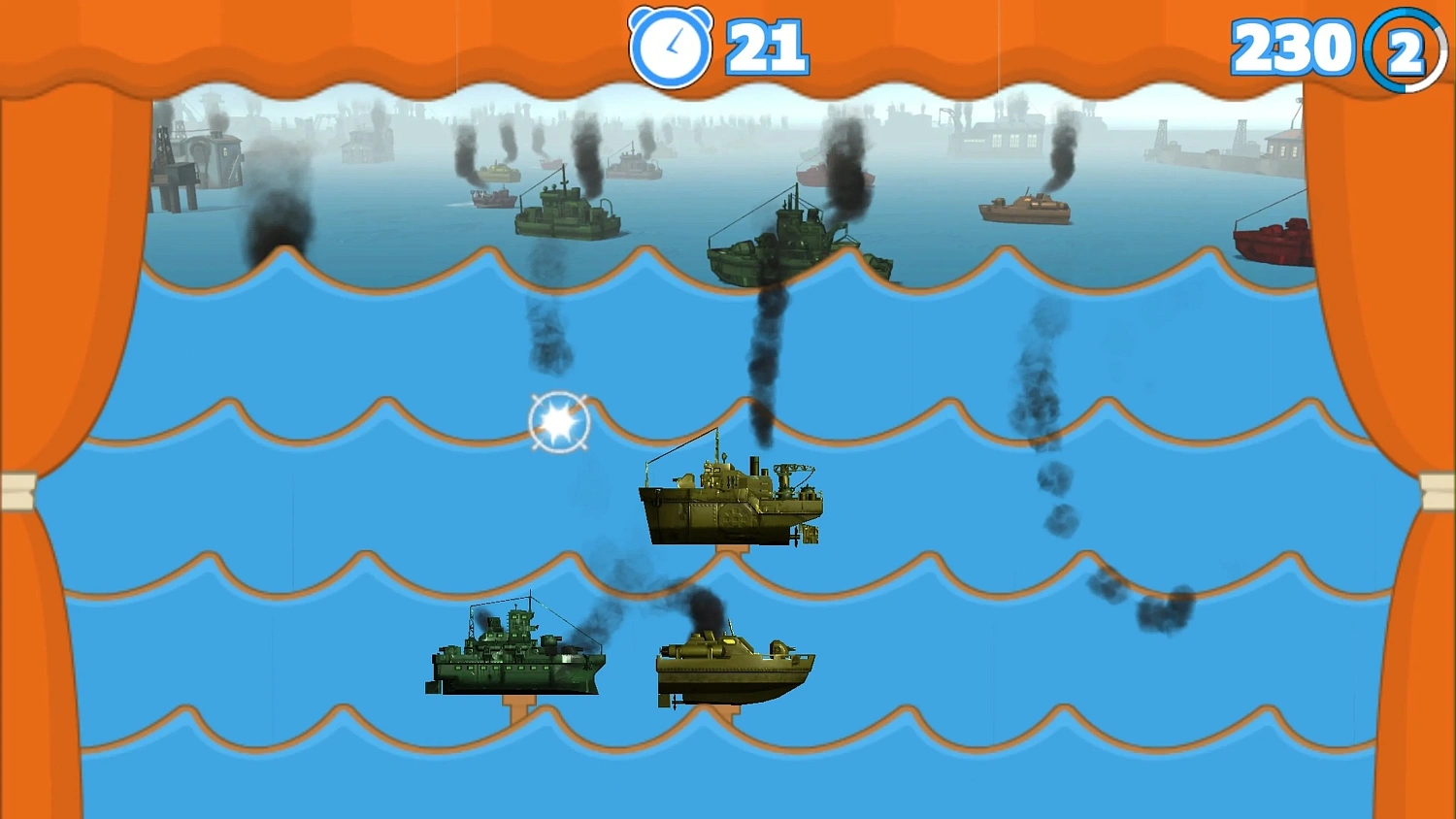This screenshot has height=819, width=1456.
Task: Click the tan patrol boat in the bottom row
Action: coord(733,665)
